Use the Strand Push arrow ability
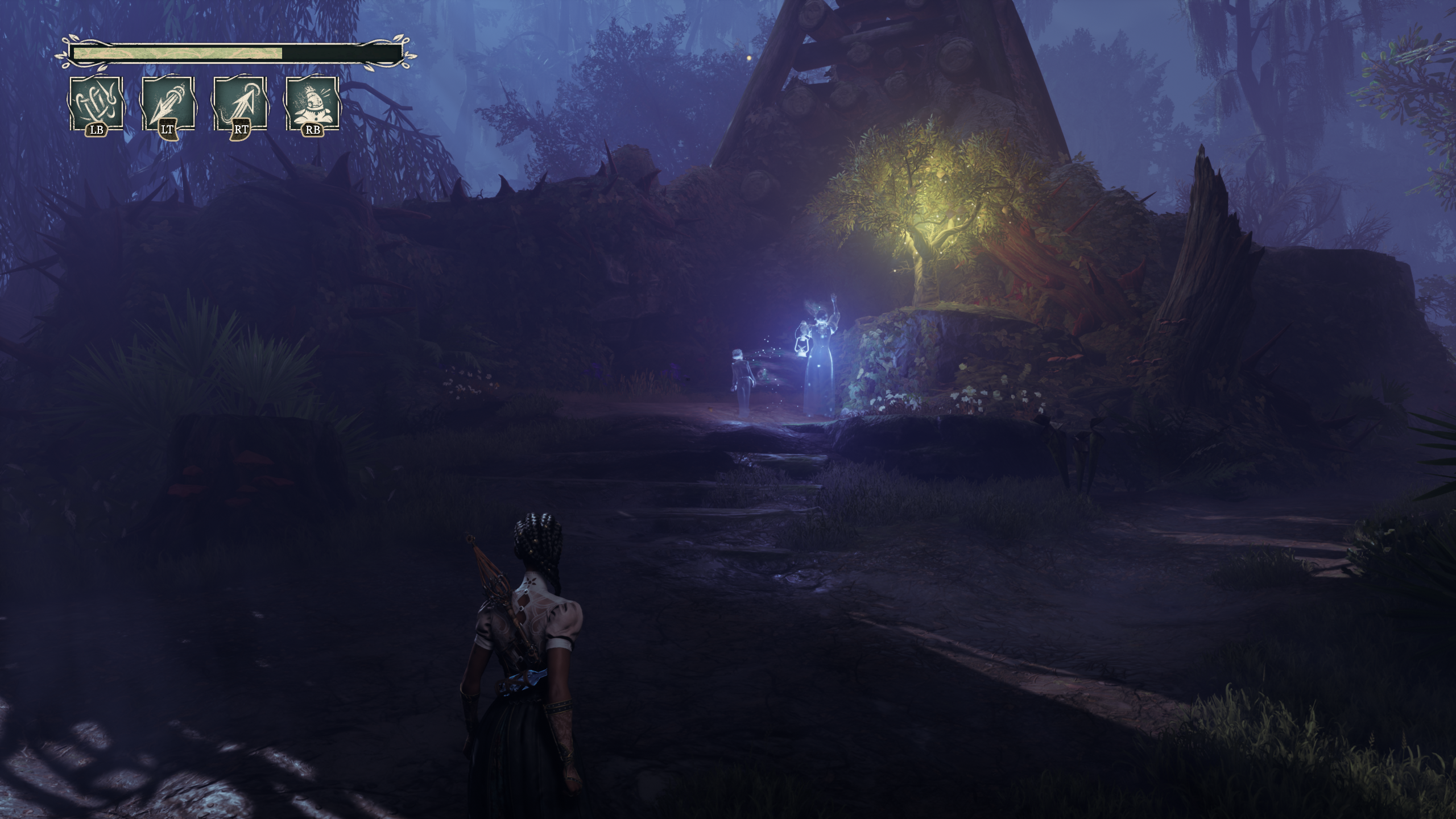The image size is (1456, 819). click(168, 105)
